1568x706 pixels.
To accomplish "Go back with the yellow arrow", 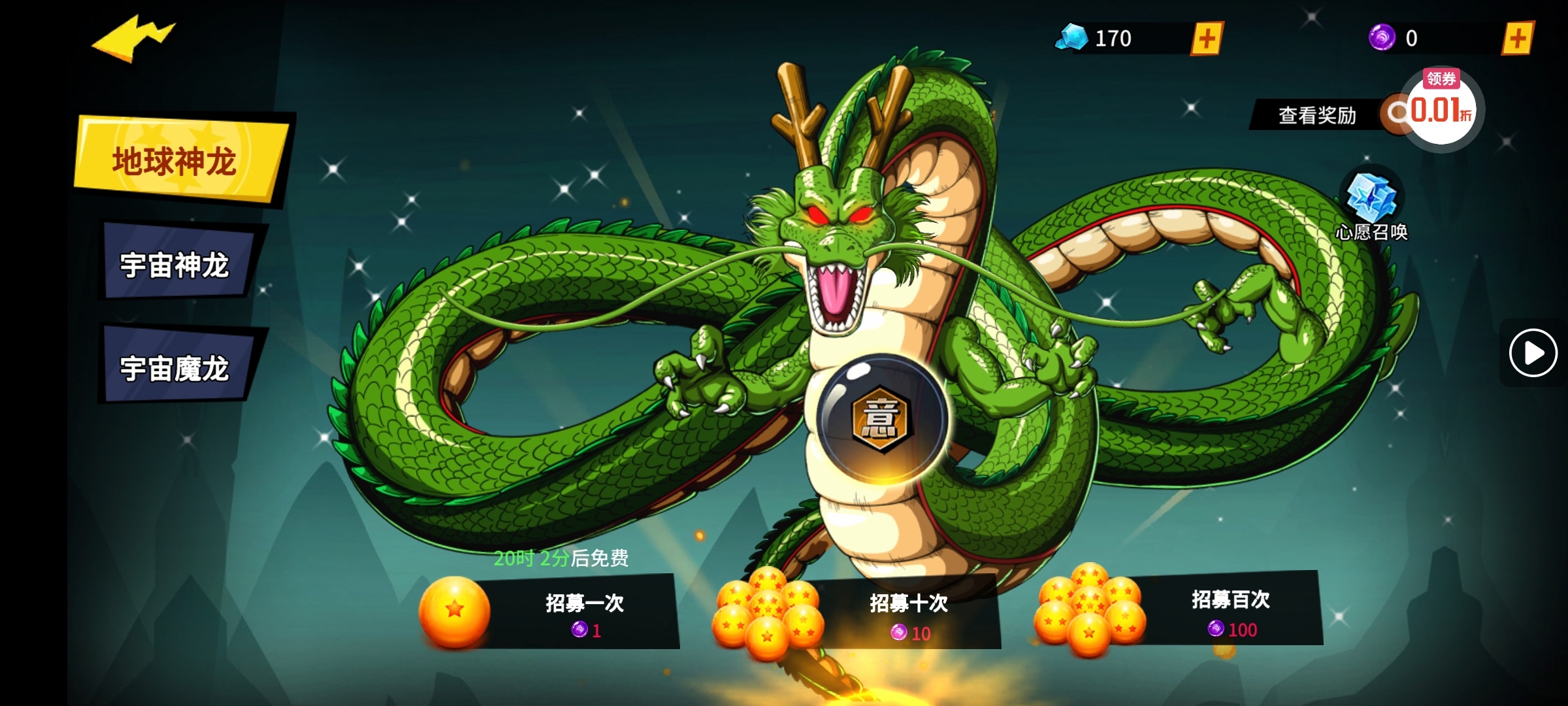I will 134,39.
